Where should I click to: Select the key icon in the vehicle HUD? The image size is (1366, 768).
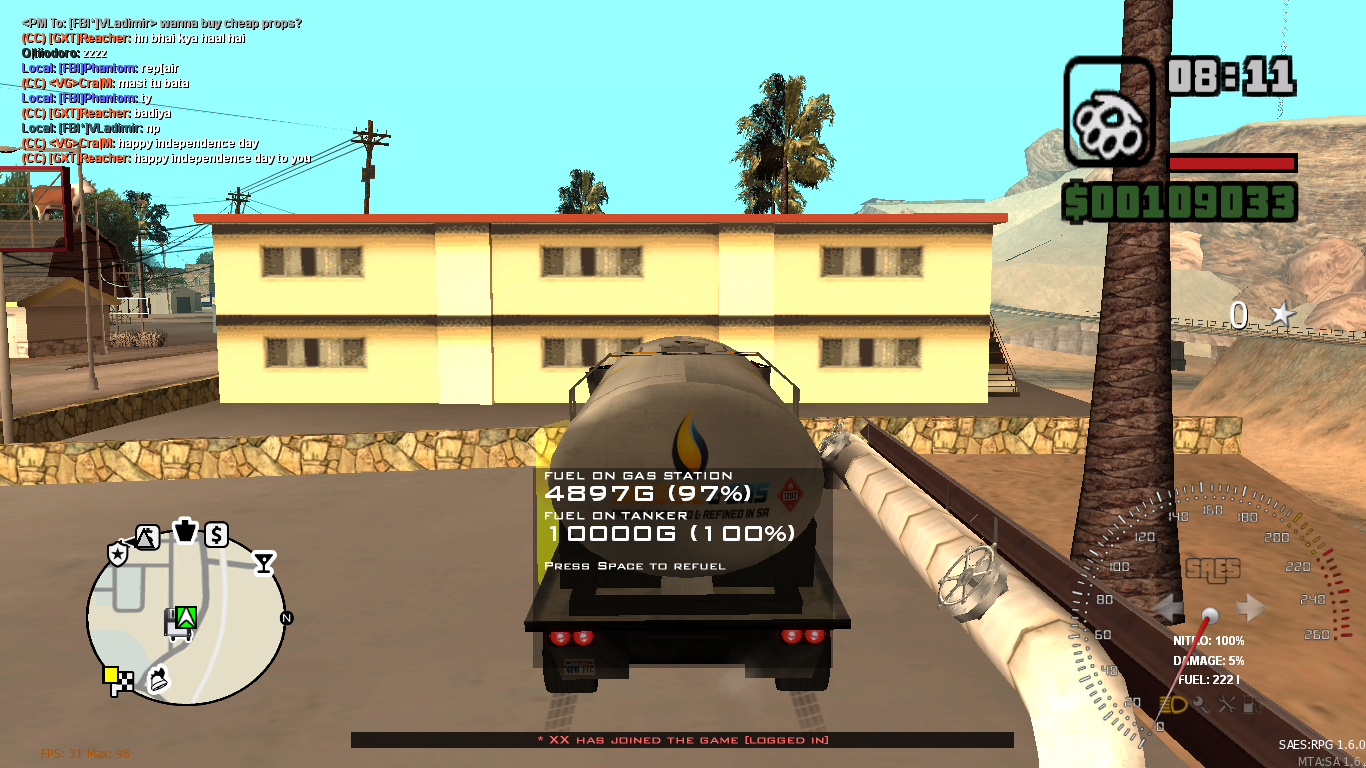tap(1201, 705)
